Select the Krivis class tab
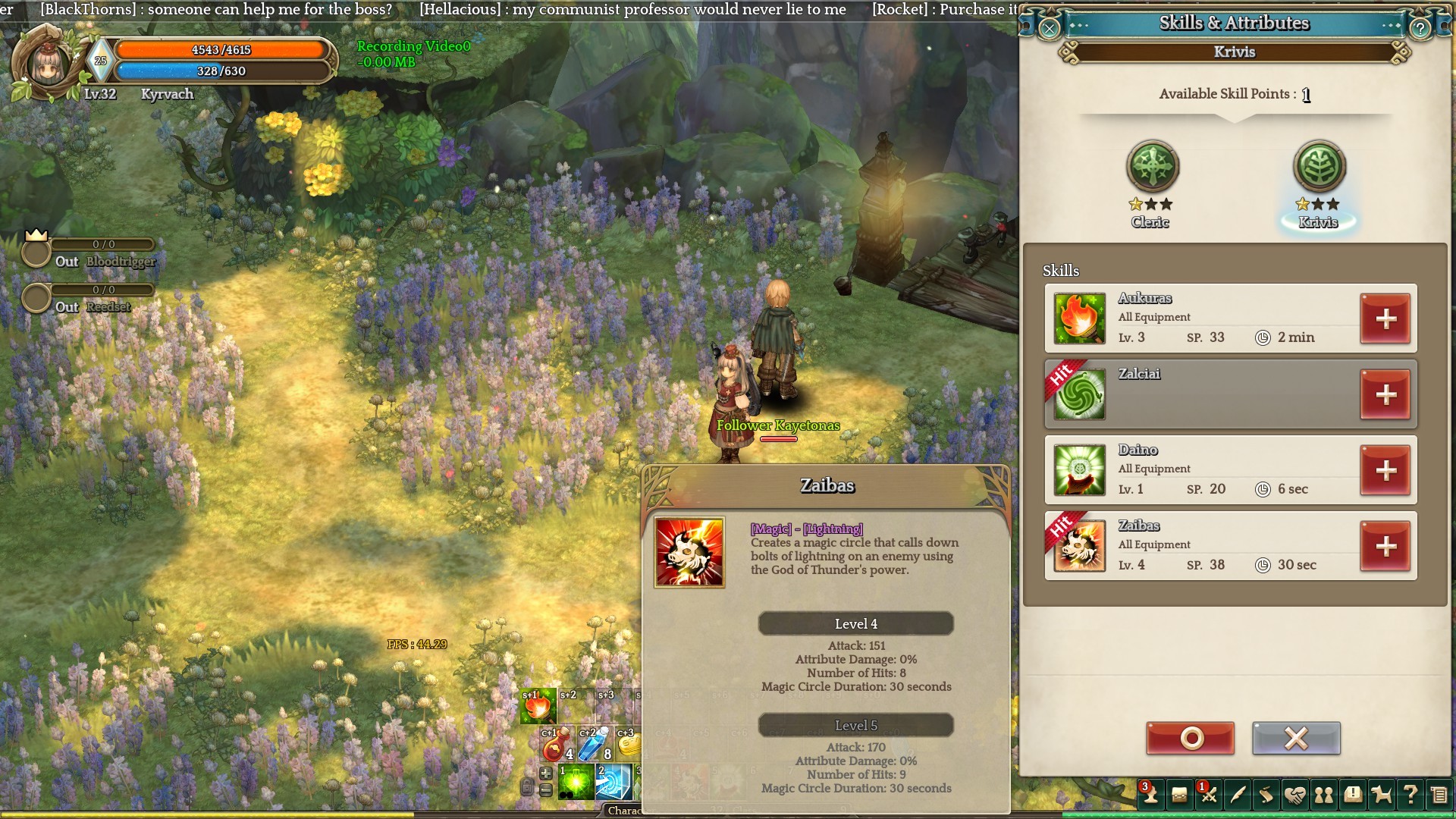Viewport: 1456px width, 819px height. 1319,168
